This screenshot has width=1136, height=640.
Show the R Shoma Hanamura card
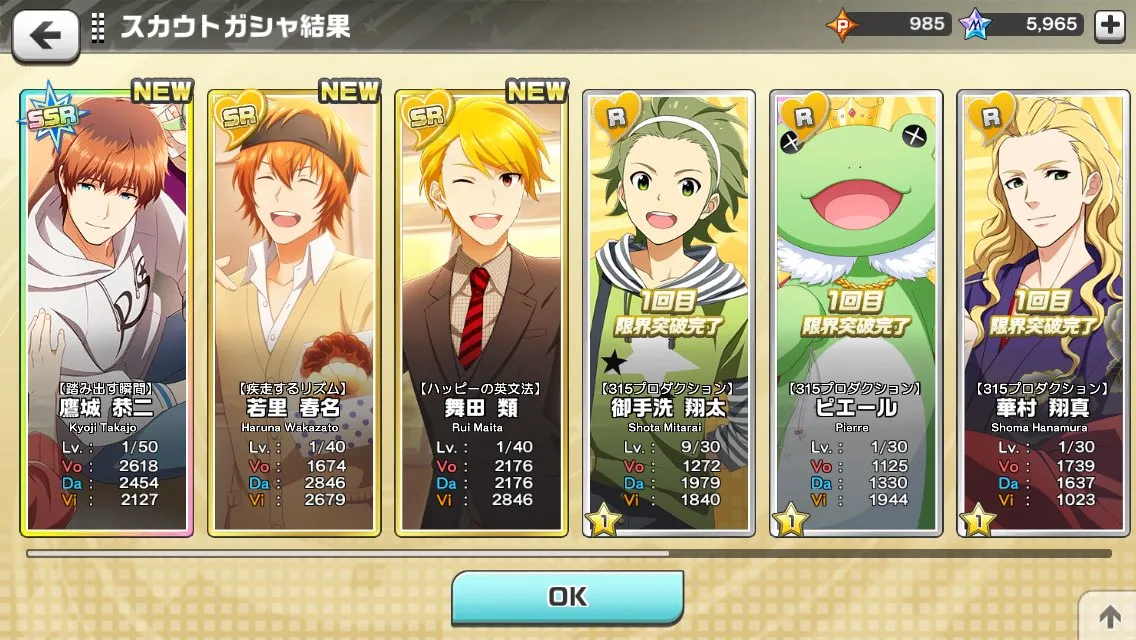[x=1044, y=310]
